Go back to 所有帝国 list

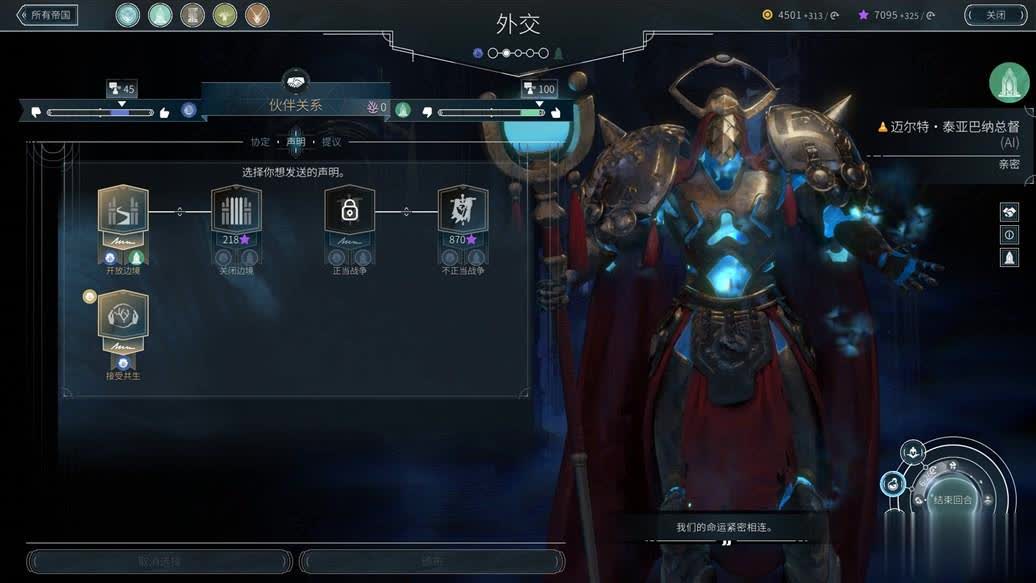(47, 15)
